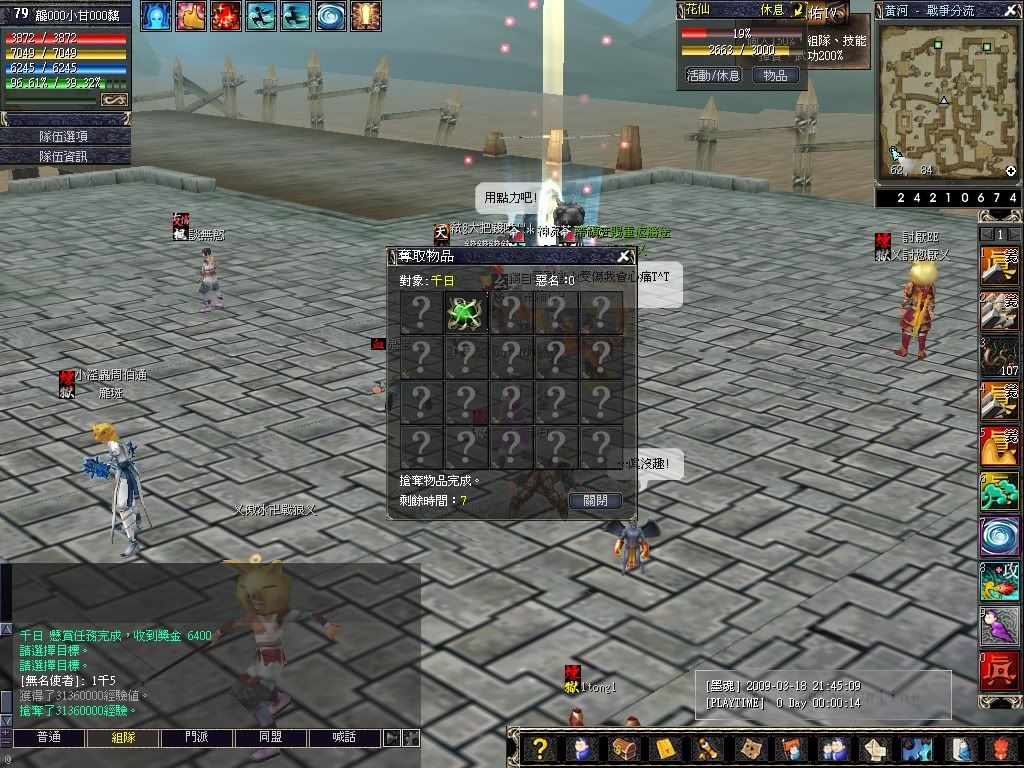This screenshot has width=1024, height=768.
Task: Close the loot window with 關閉 button
Action: tap(595, 500)
